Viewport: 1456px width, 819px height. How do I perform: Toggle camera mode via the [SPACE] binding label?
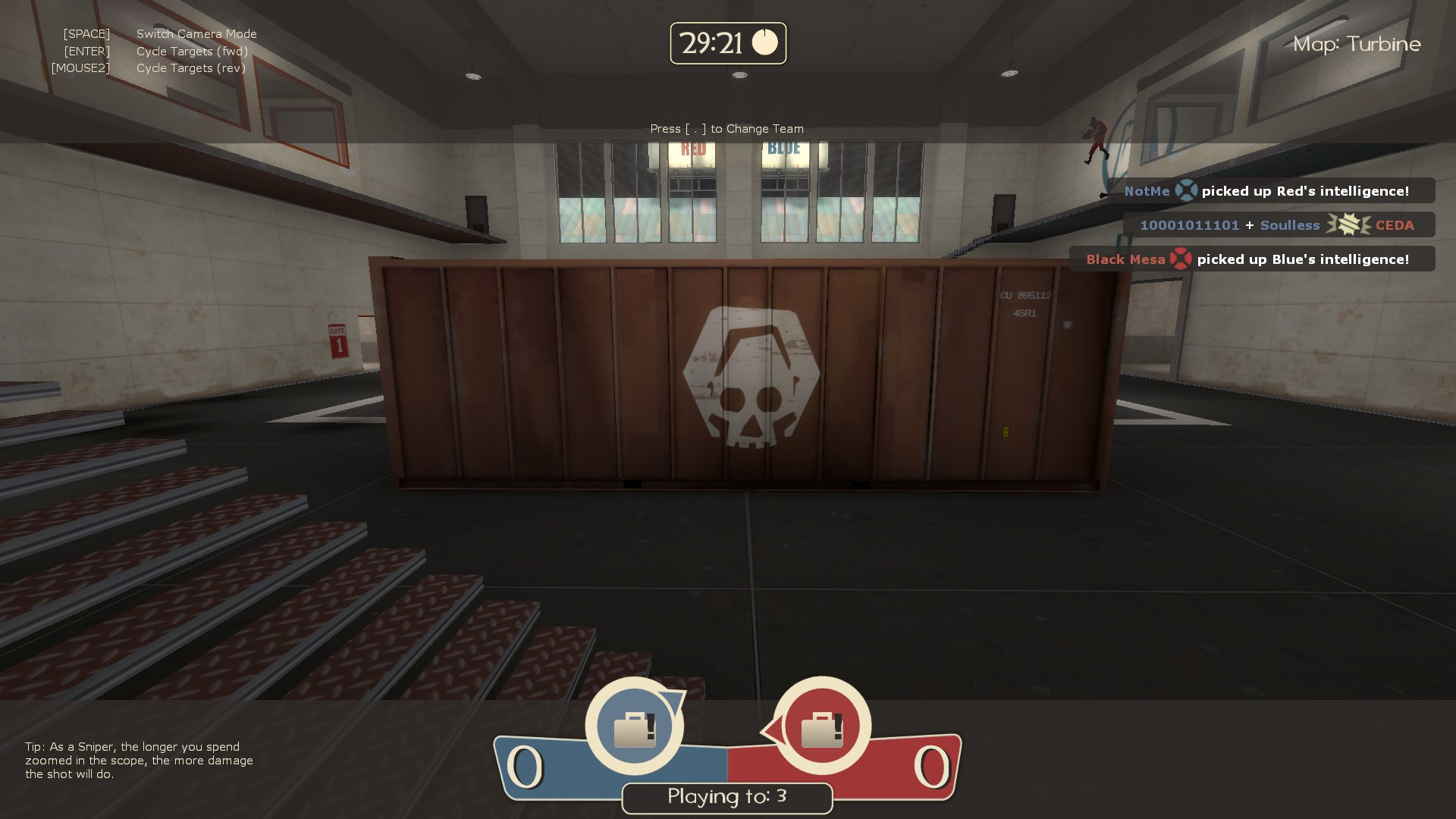click(86, 33)
